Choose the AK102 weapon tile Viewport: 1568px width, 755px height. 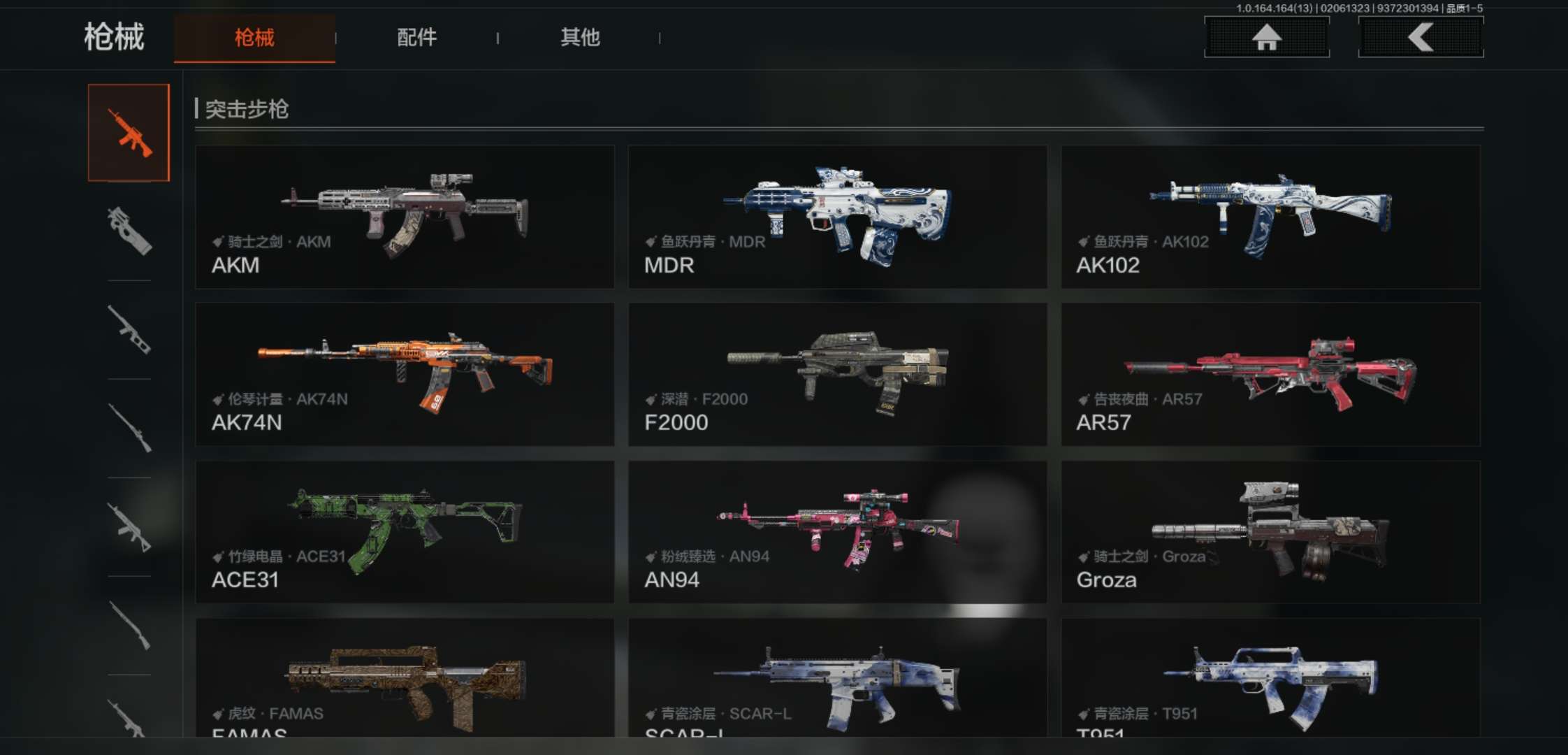click(x=1270, y=217)
